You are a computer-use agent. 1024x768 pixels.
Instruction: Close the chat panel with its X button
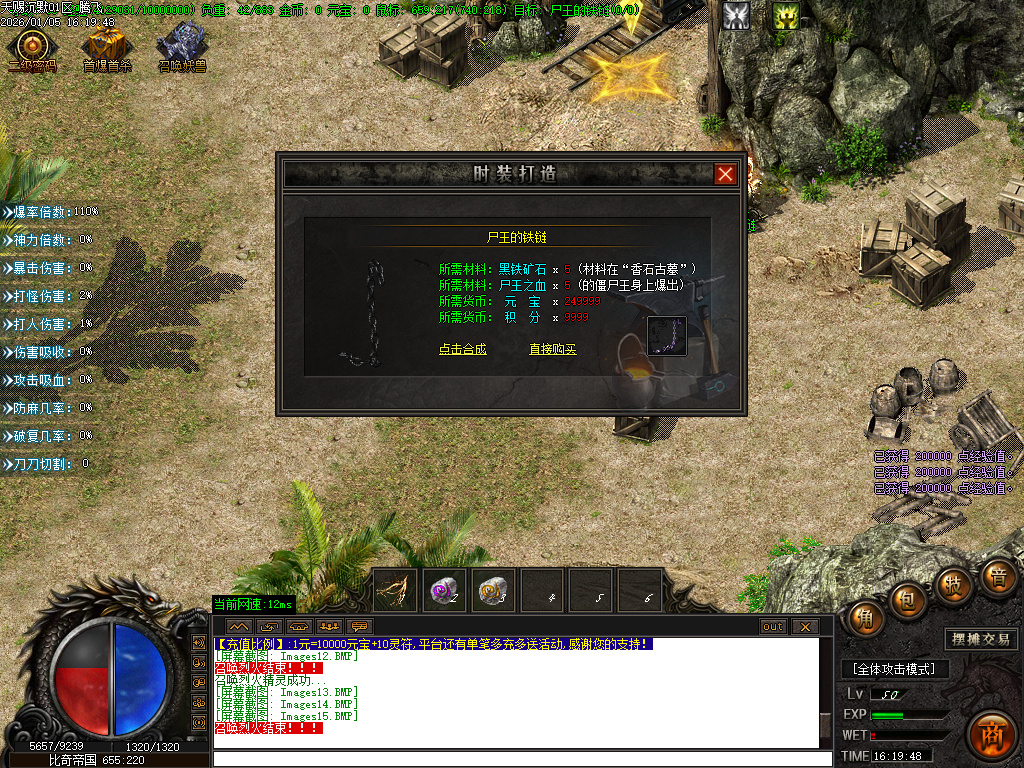pos(803,627)
